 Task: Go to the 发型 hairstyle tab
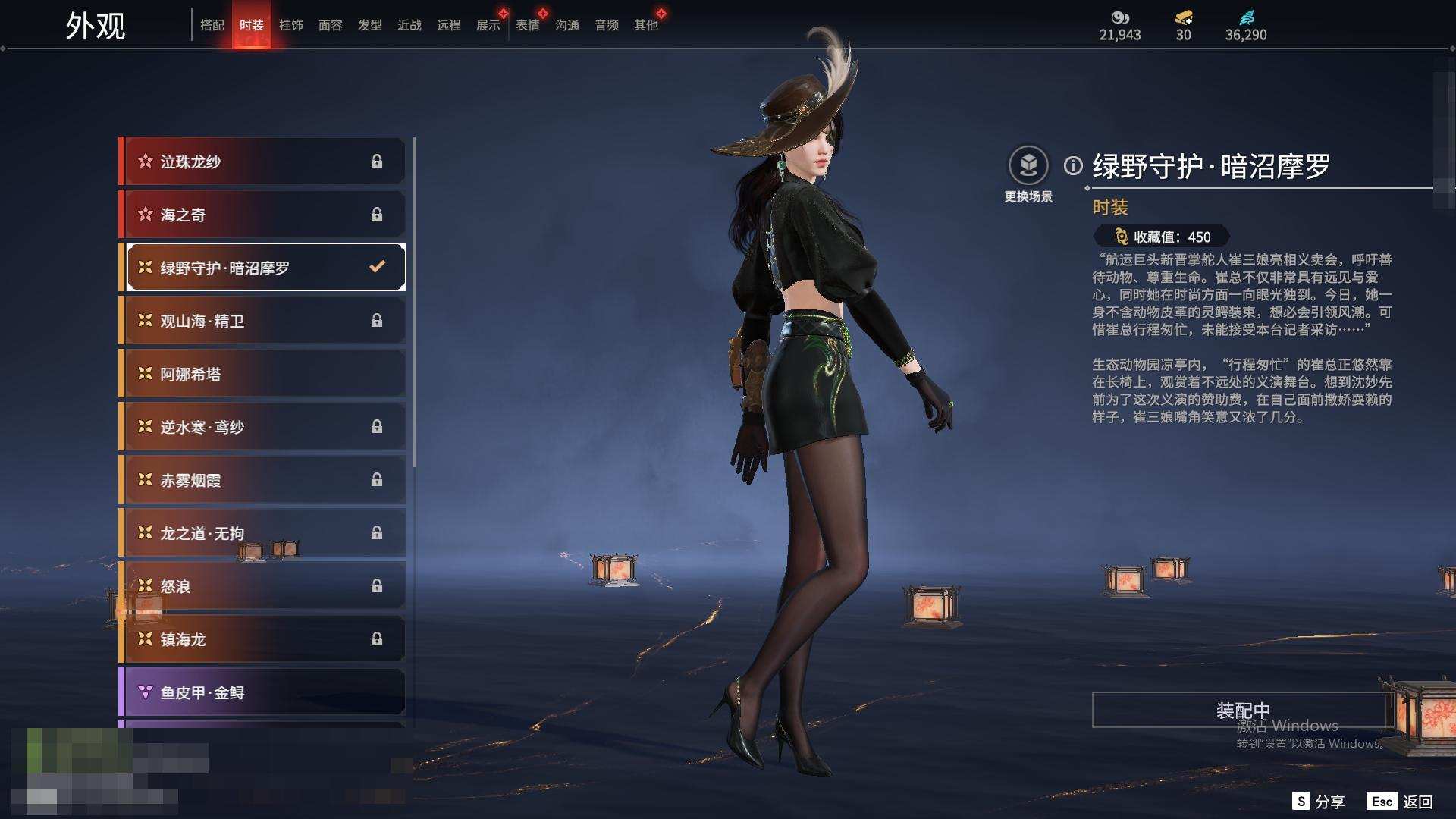pyautogui.click(x=370, y=25)
